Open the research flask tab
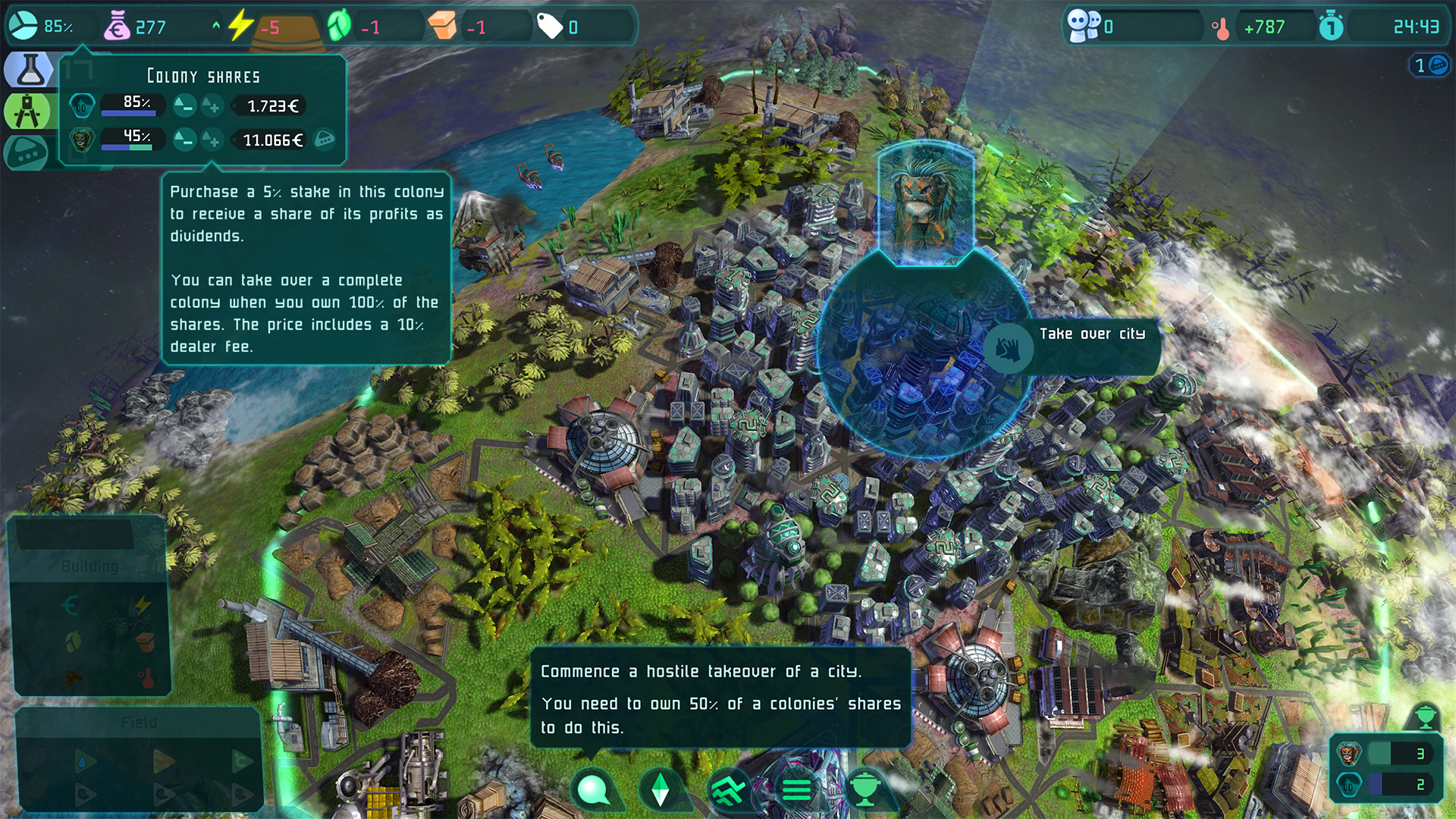The height and width of the screenshot is (819, 1456). [29, 70]
